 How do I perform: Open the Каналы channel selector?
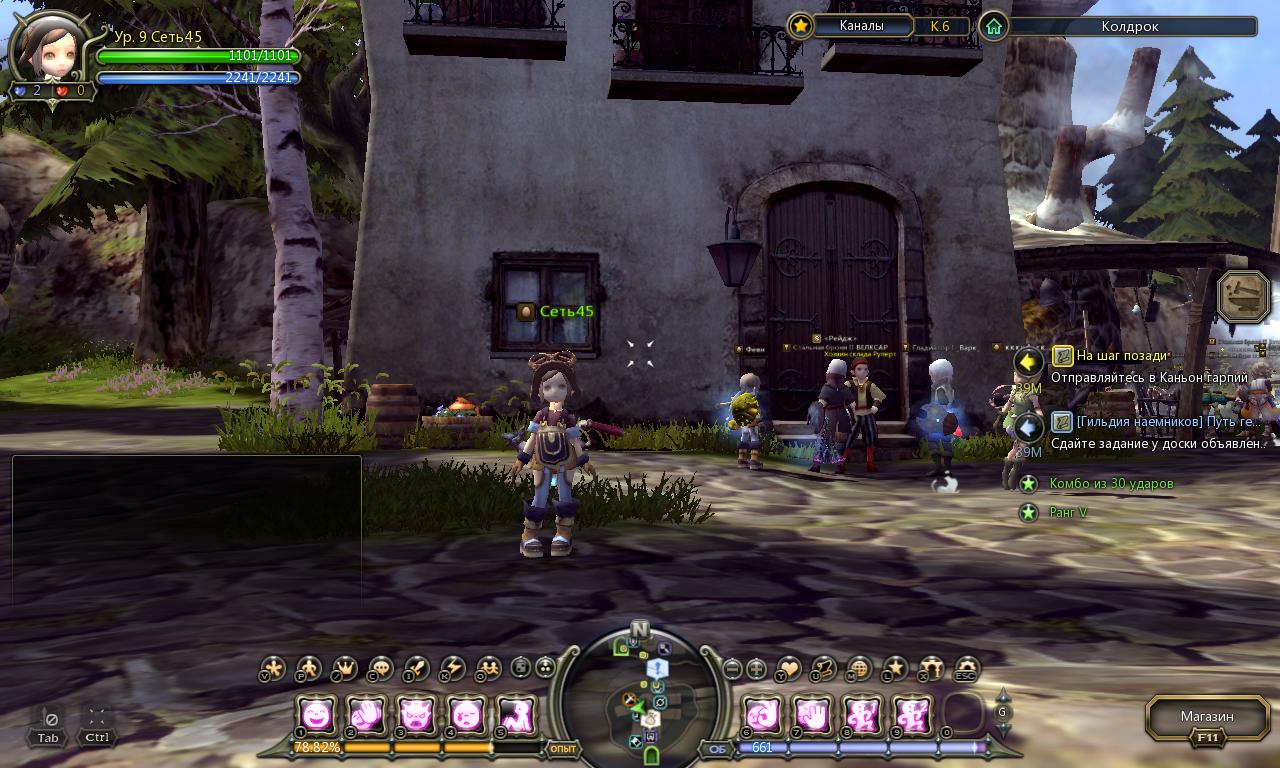click(861, 26)
